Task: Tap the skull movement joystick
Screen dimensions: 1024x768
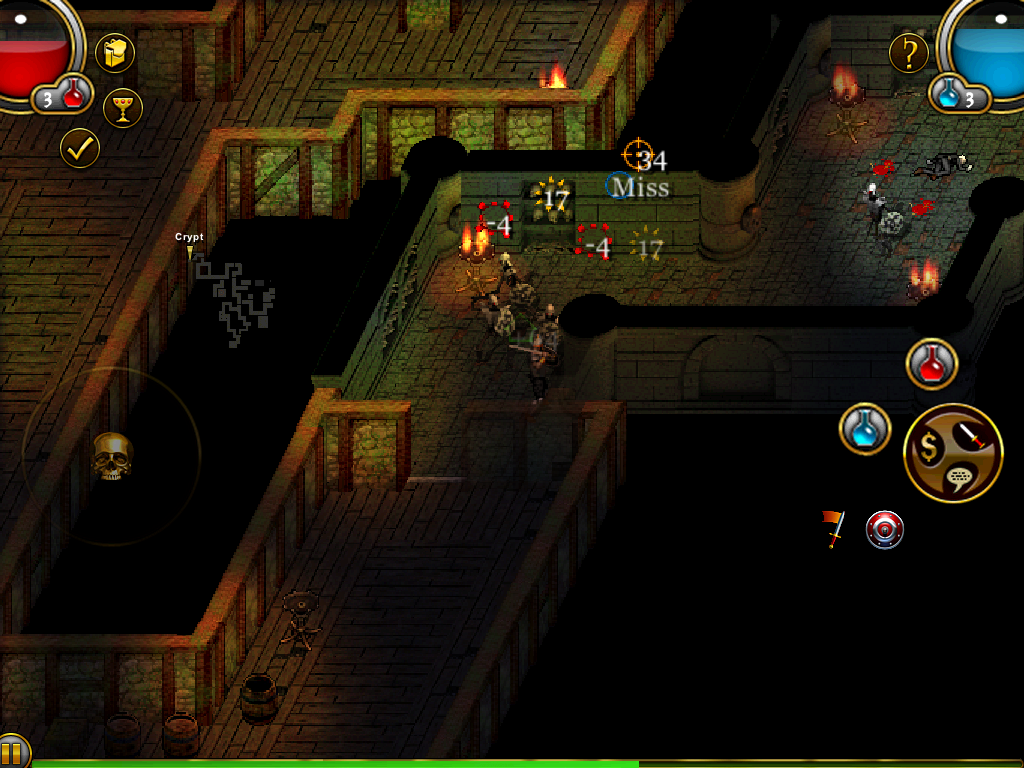Action: click(x=112, y=456)
